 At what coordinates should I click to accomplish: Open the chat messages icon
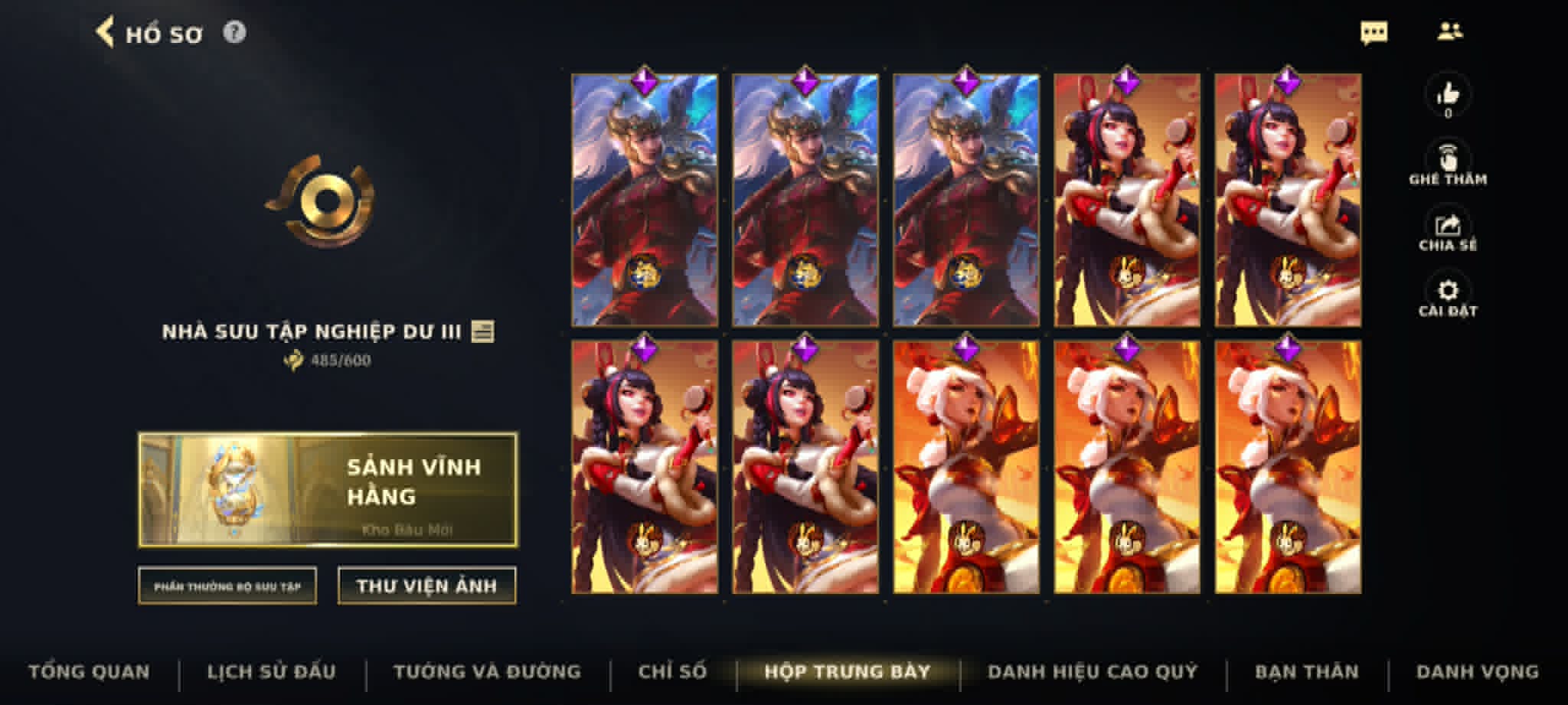click(1374, 31)
